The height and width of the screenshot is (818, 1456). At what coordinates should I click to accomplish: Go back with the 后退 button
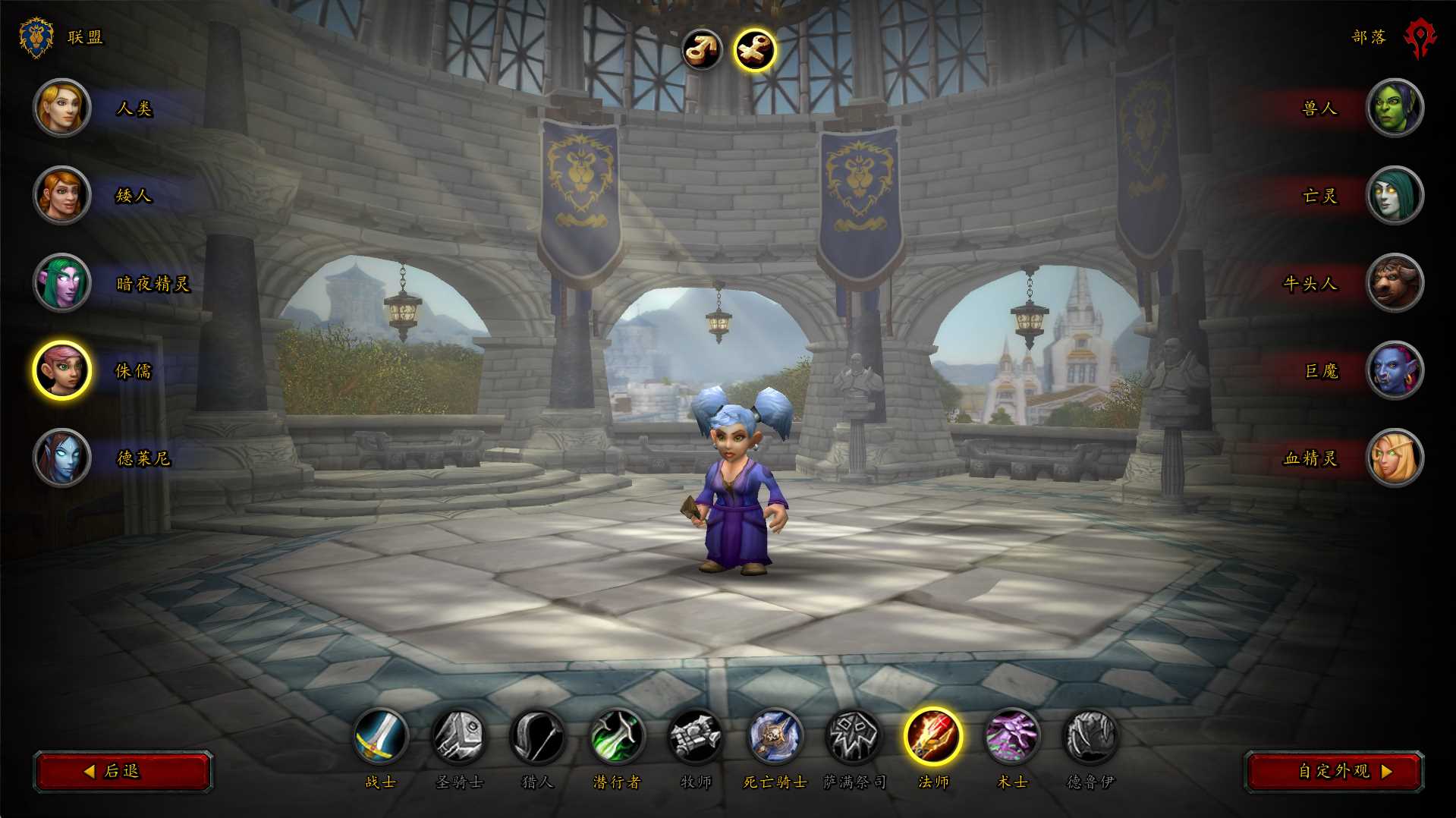coord(122,771)
